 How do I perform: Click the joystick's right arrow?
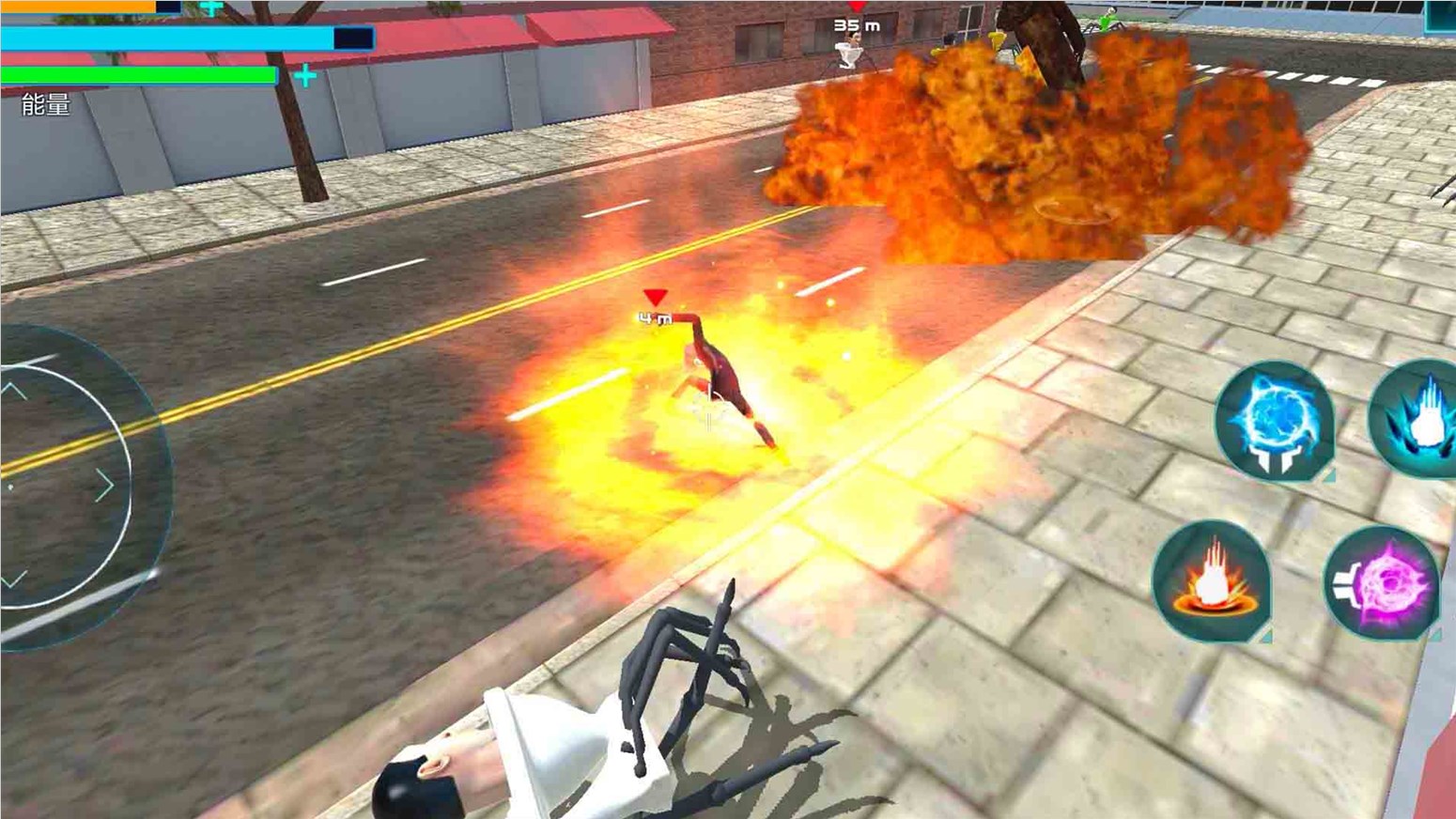(104, 486)
